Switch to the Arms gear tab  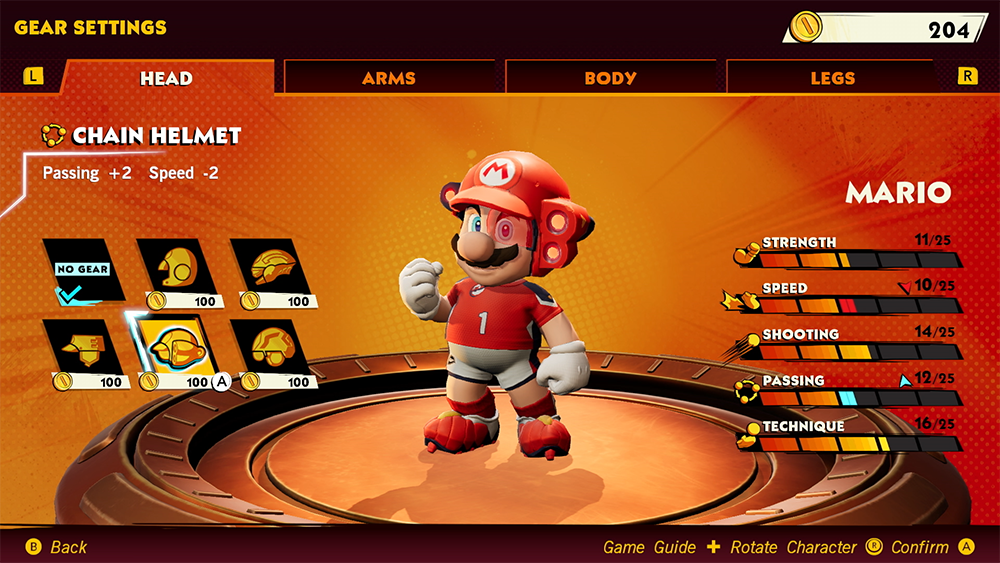point(389,78)
